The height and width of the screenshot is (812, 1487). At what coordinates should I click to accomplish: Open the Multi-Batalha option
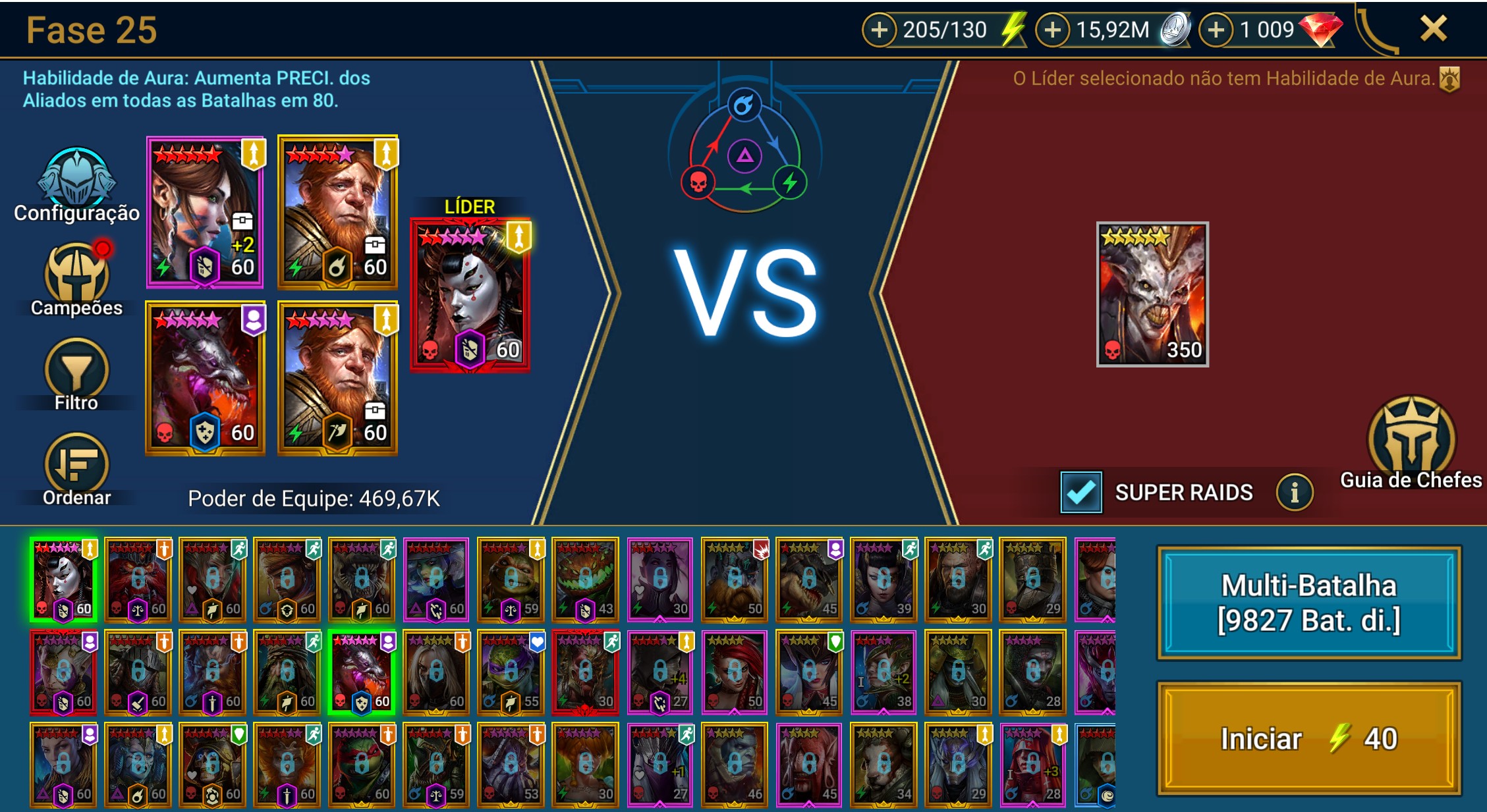point(1308,603)
